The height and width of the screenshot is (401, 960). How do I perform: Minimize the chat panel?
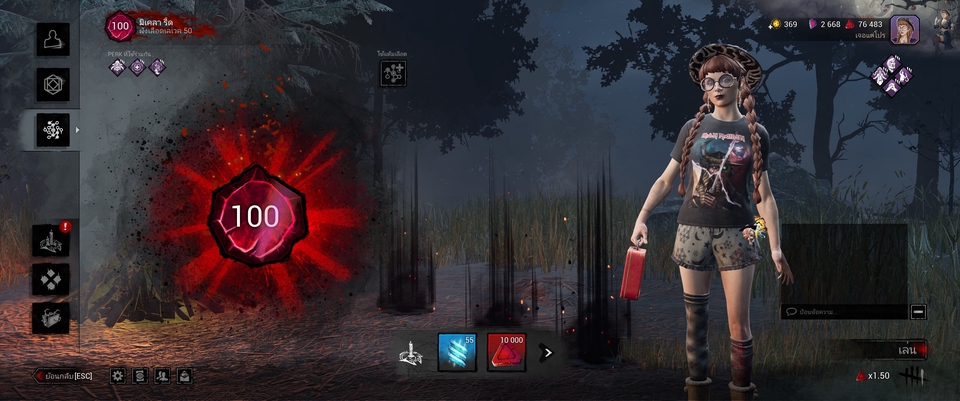(x=918, y=312)
